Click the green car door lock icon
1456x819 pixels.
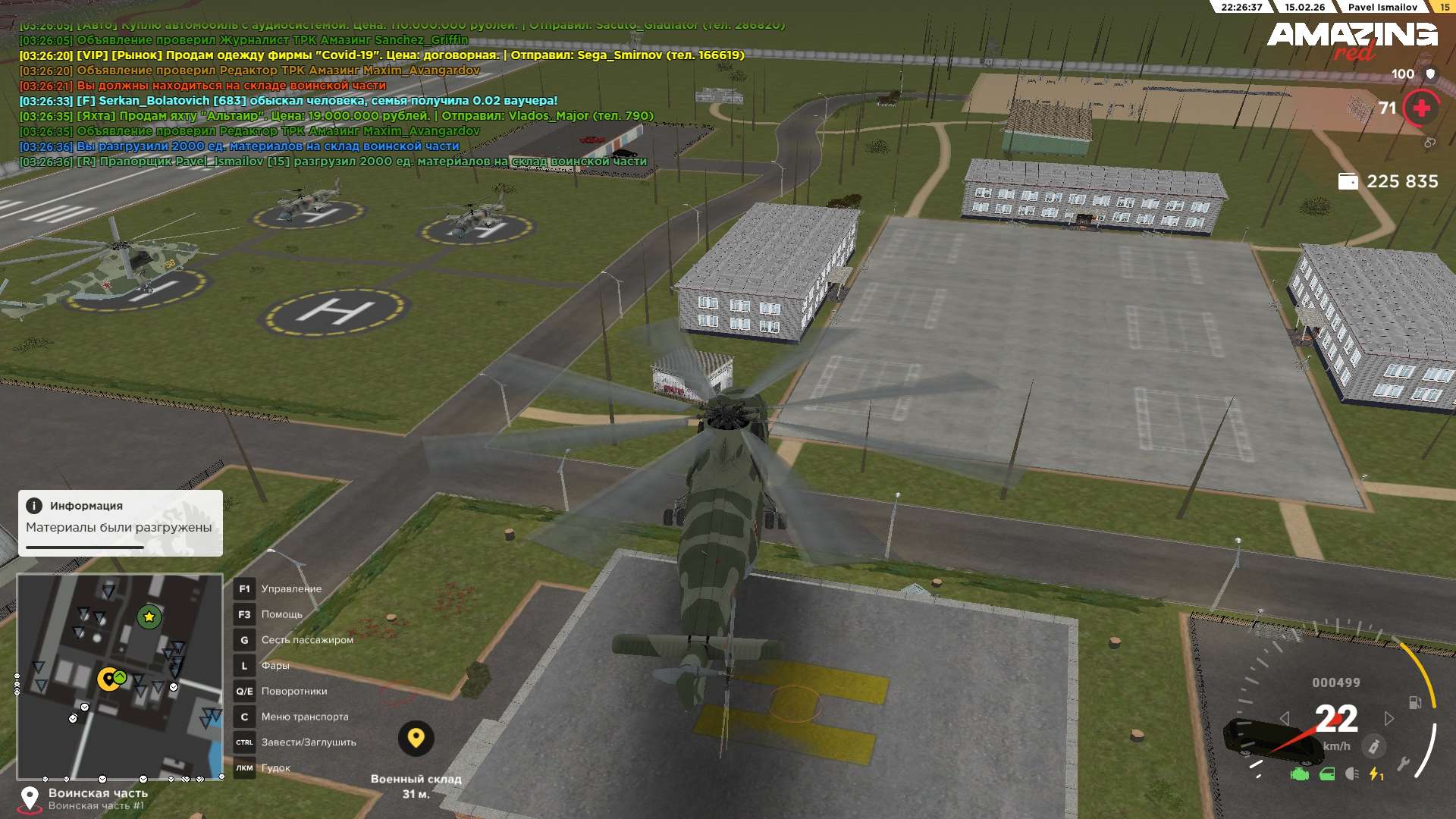point(1327,774)
